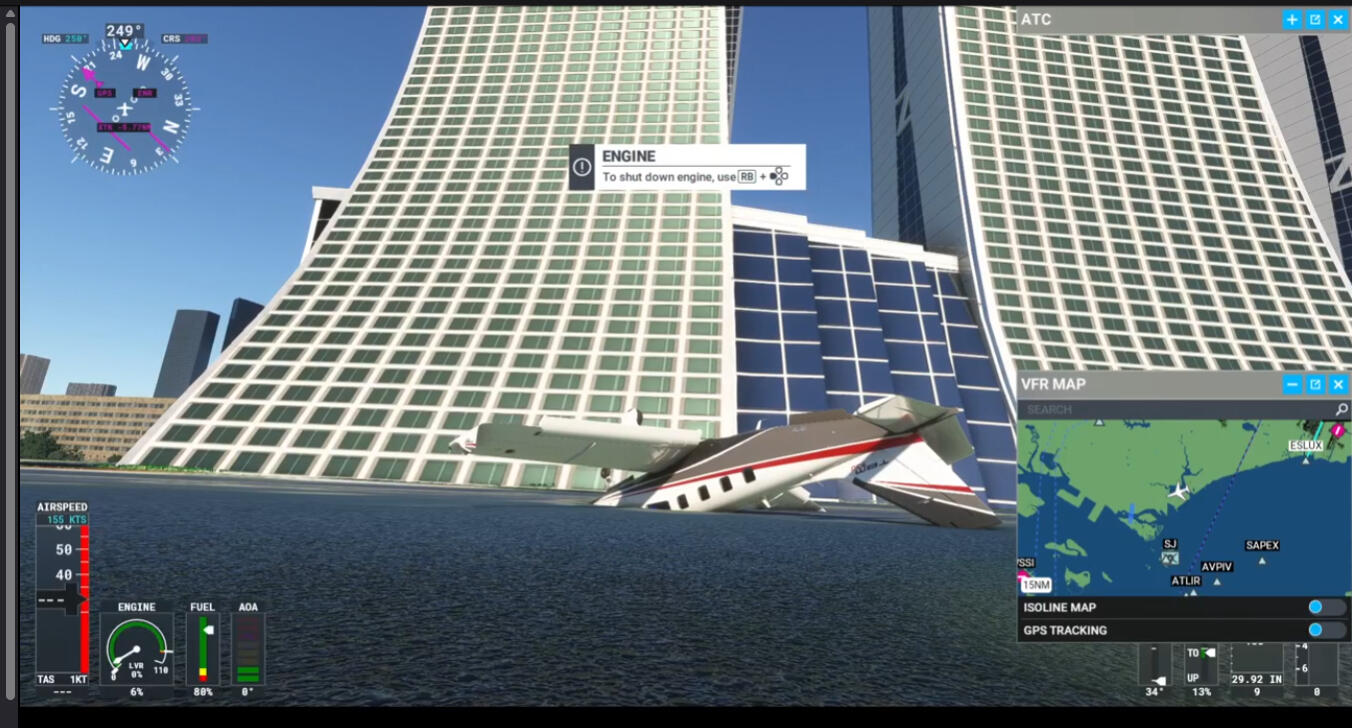Close the ATC panel

(1338, 19)
